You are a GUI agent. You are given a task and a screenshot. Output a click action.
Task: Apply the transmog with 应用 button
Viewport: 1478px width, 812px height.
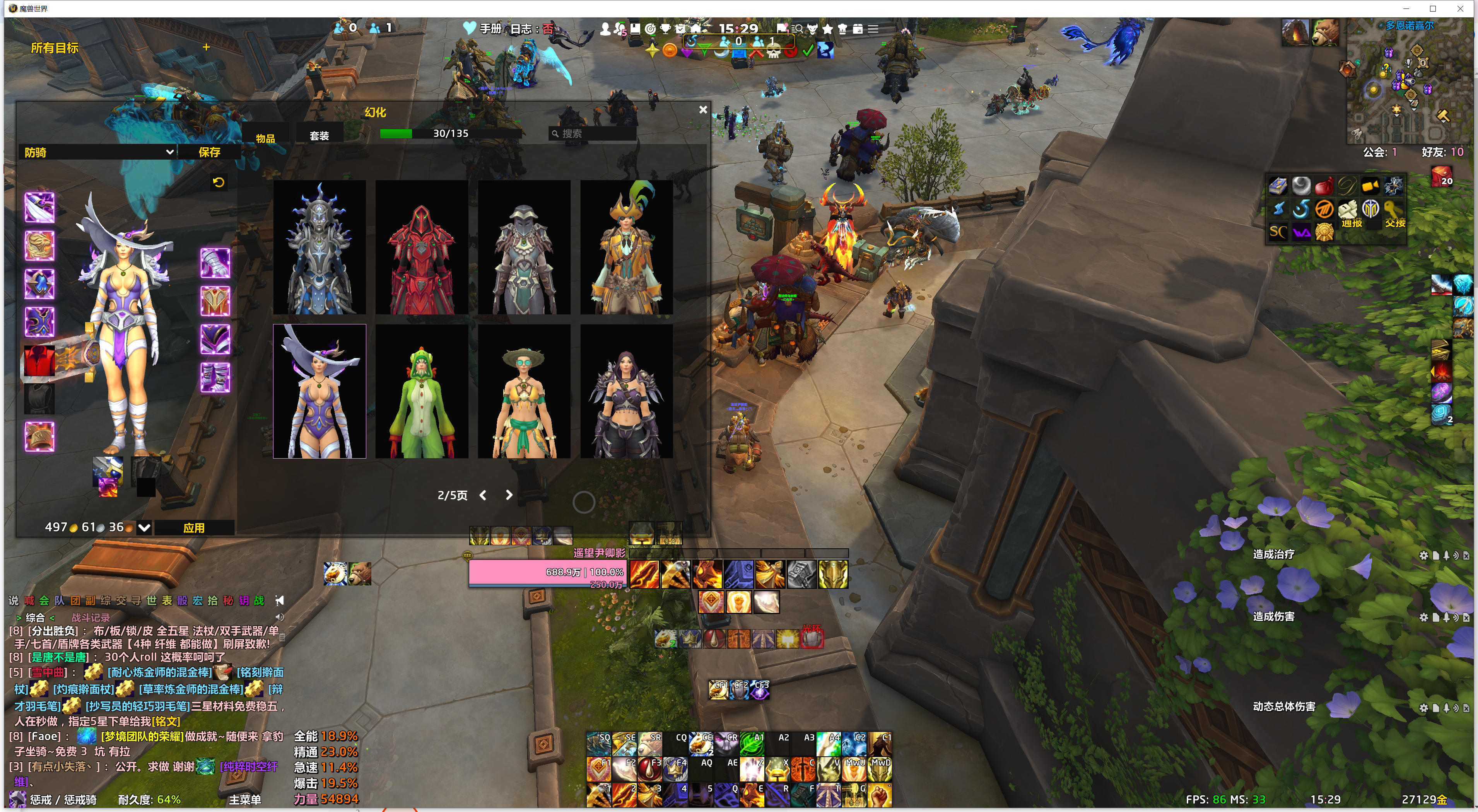[x=194, y=527]
